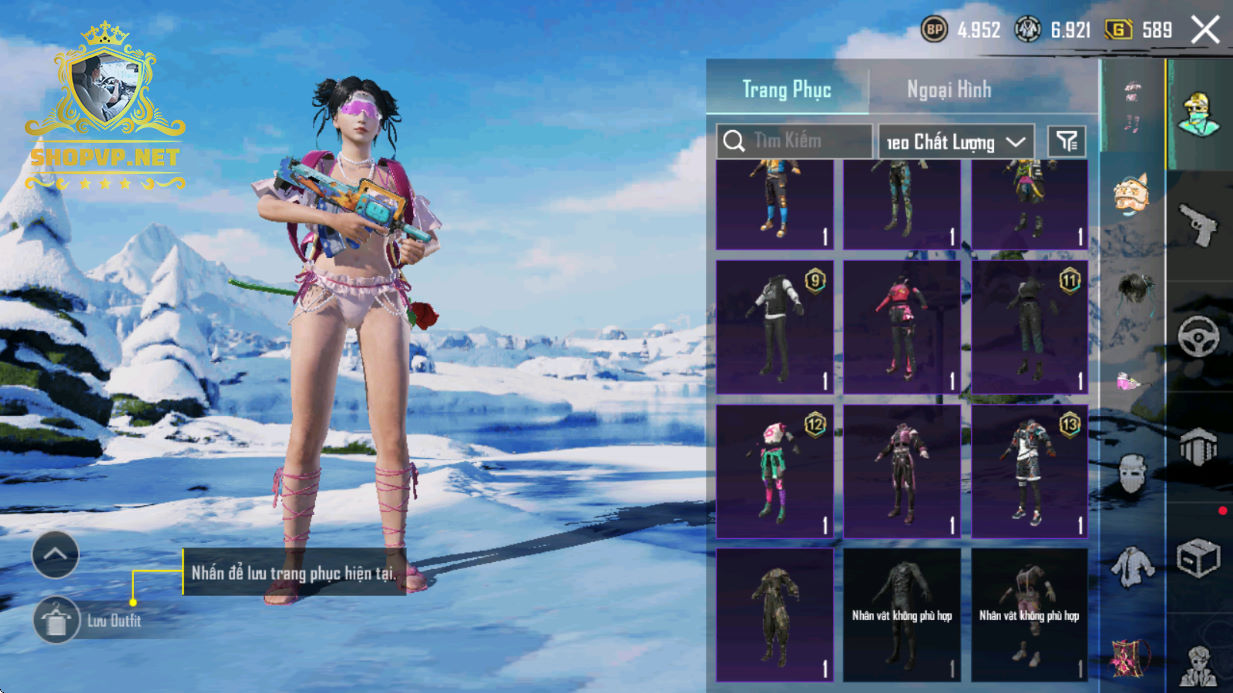Screen dimensions: 1233x693
Task: Expand the up-arrow circle button
Action: tap(55, 554)
